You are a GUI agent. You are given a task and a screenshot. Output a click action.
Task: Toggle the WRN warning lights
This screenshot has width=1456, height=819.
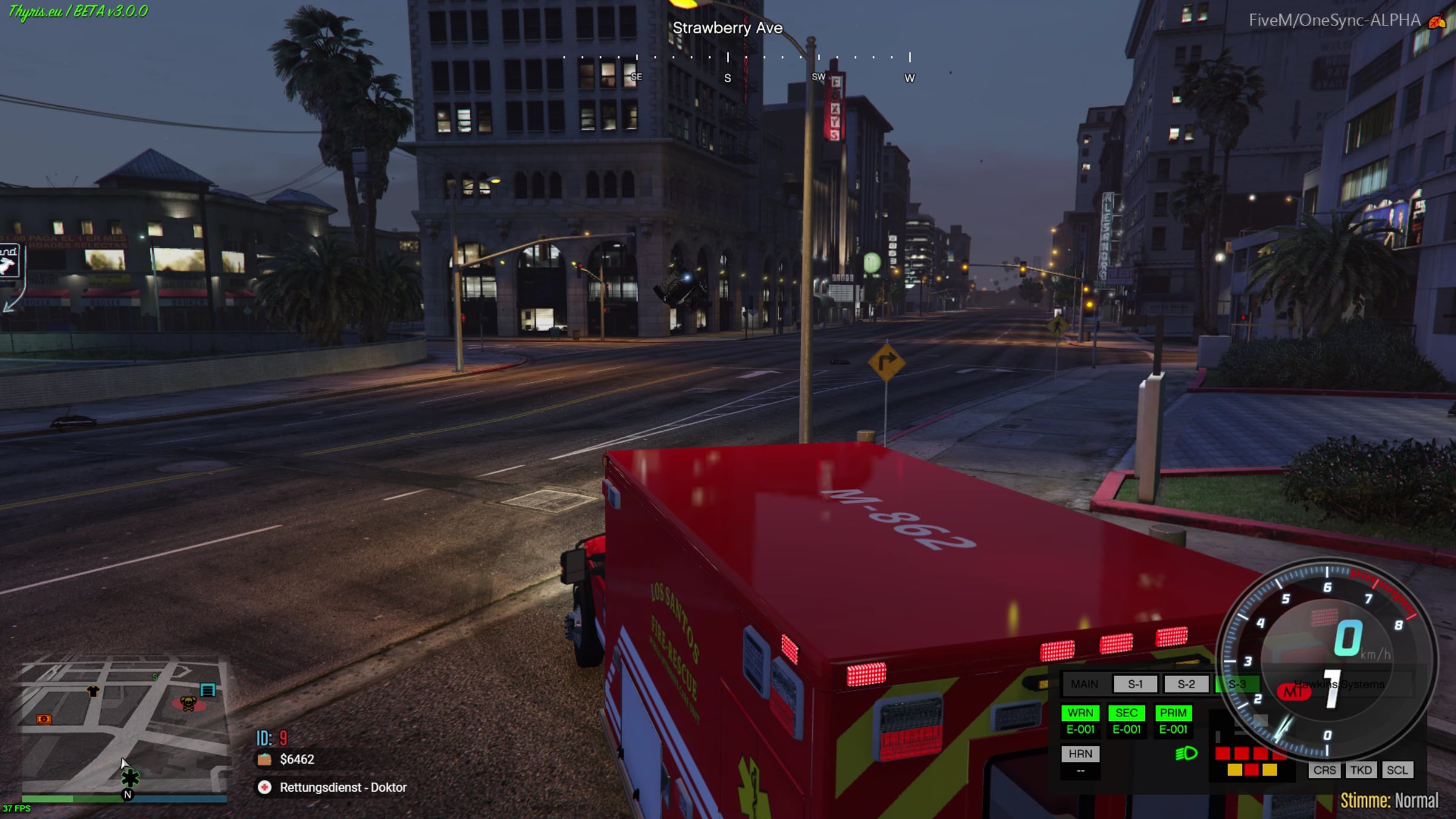click(1080, 713)
